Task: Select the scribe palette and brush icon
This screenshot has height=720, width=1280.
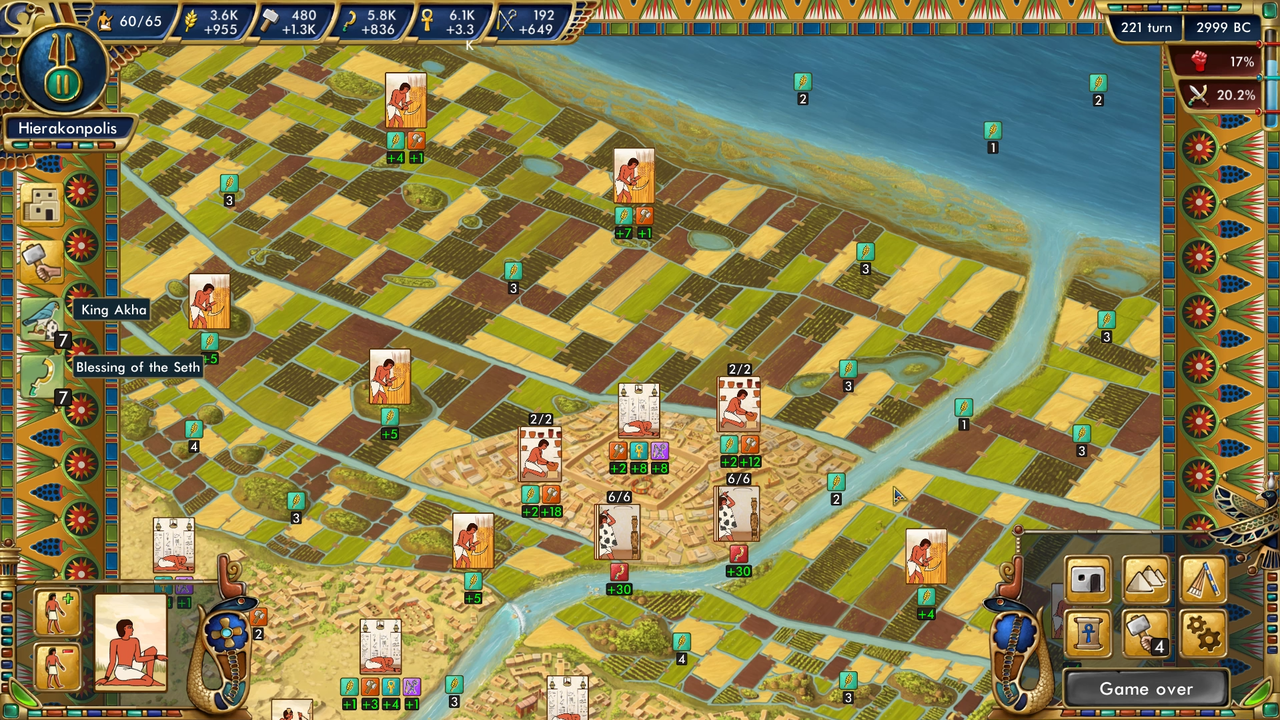Action: click(1203, 580)
